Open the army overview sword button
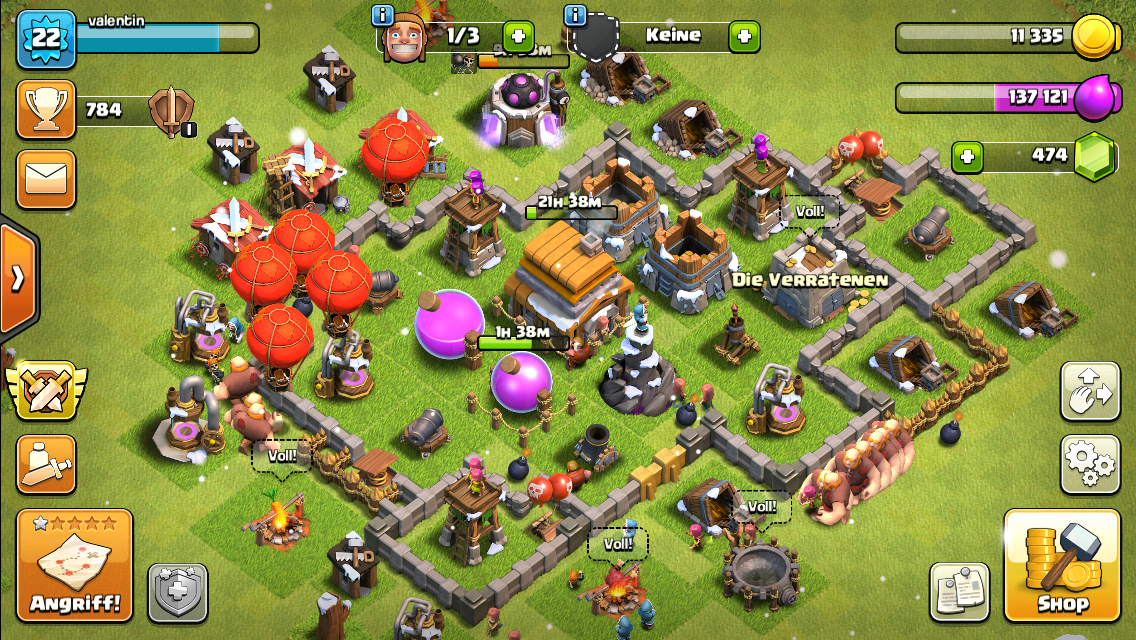 [x=46, y=464]
